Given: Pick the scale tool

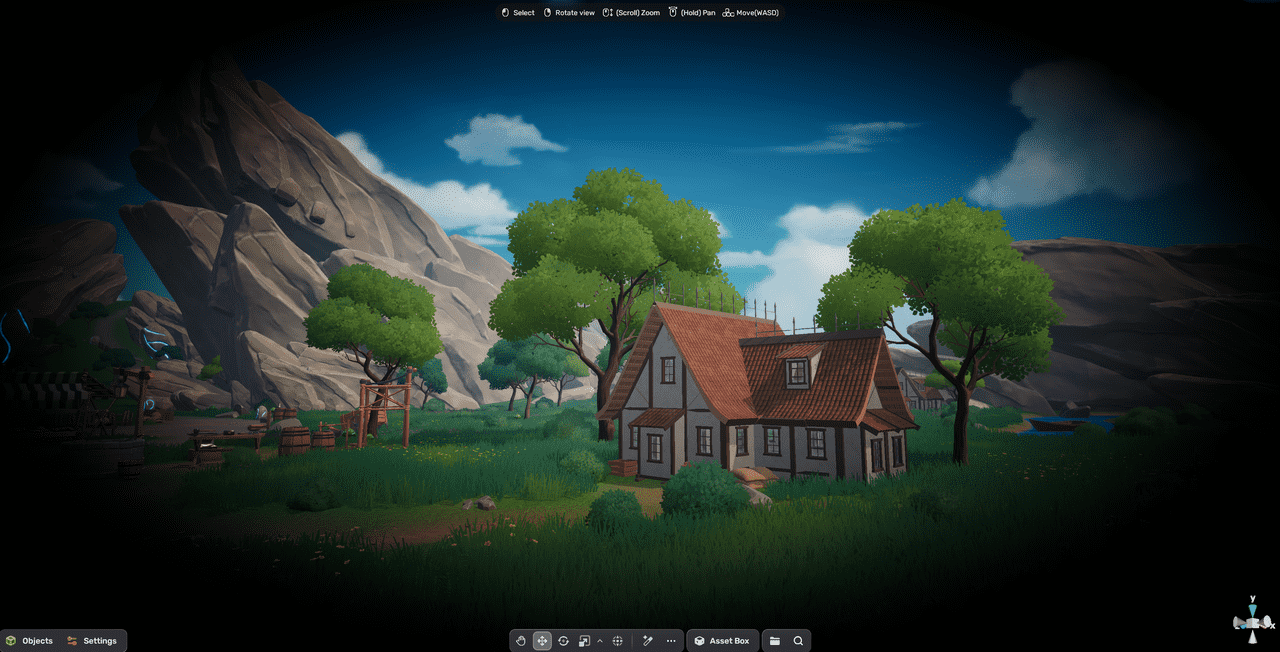Looking at the screenshot, I should point(584,641).
